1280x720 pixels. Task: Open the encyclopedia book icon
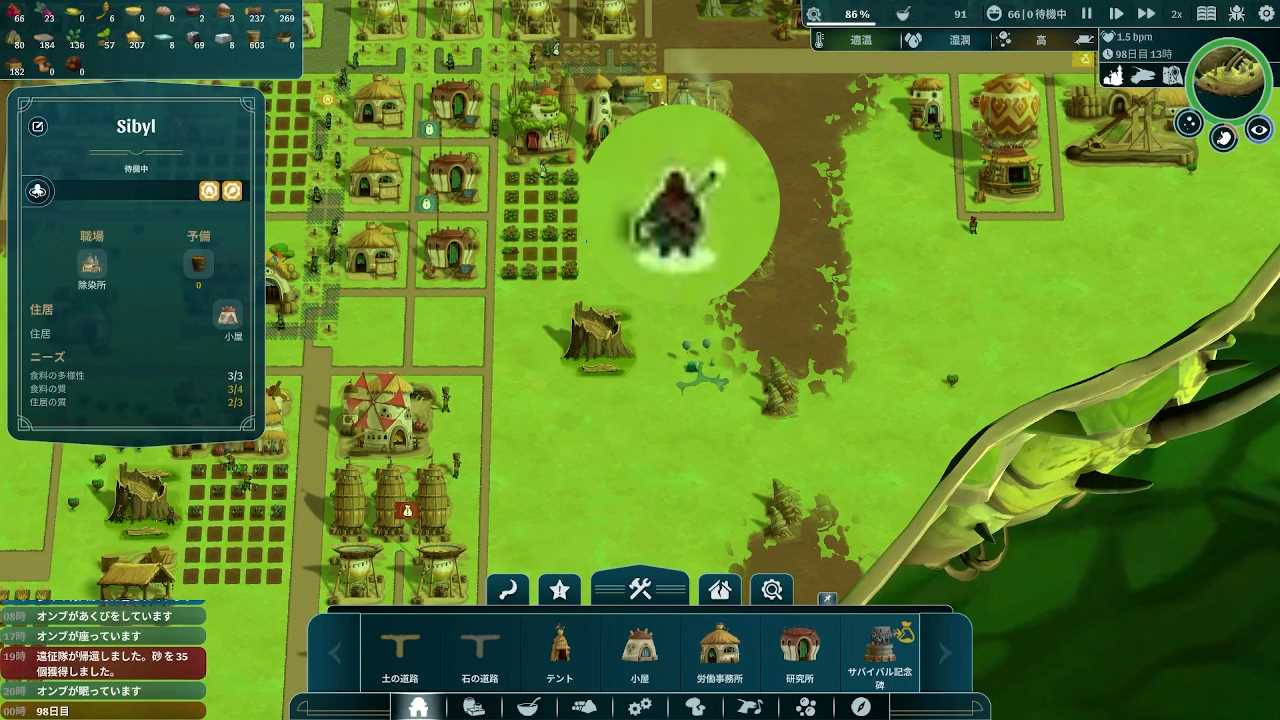pyautogui.click(x=1207, y=14)
